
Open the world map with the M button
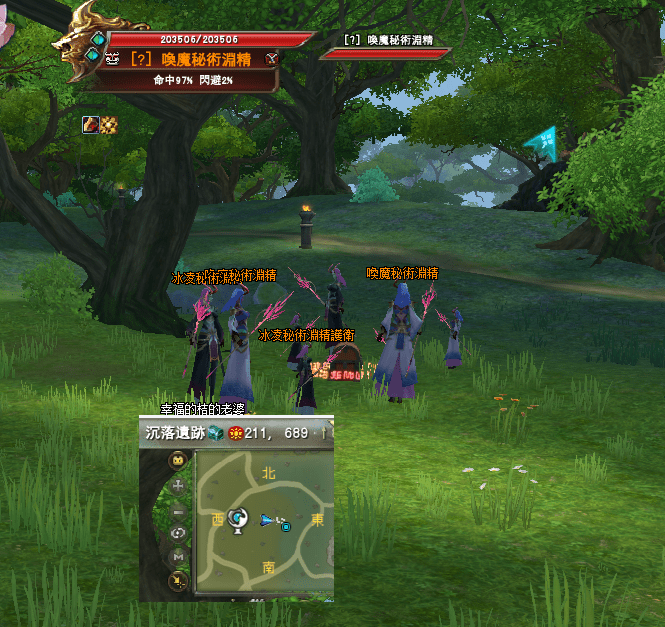point(179,557)
